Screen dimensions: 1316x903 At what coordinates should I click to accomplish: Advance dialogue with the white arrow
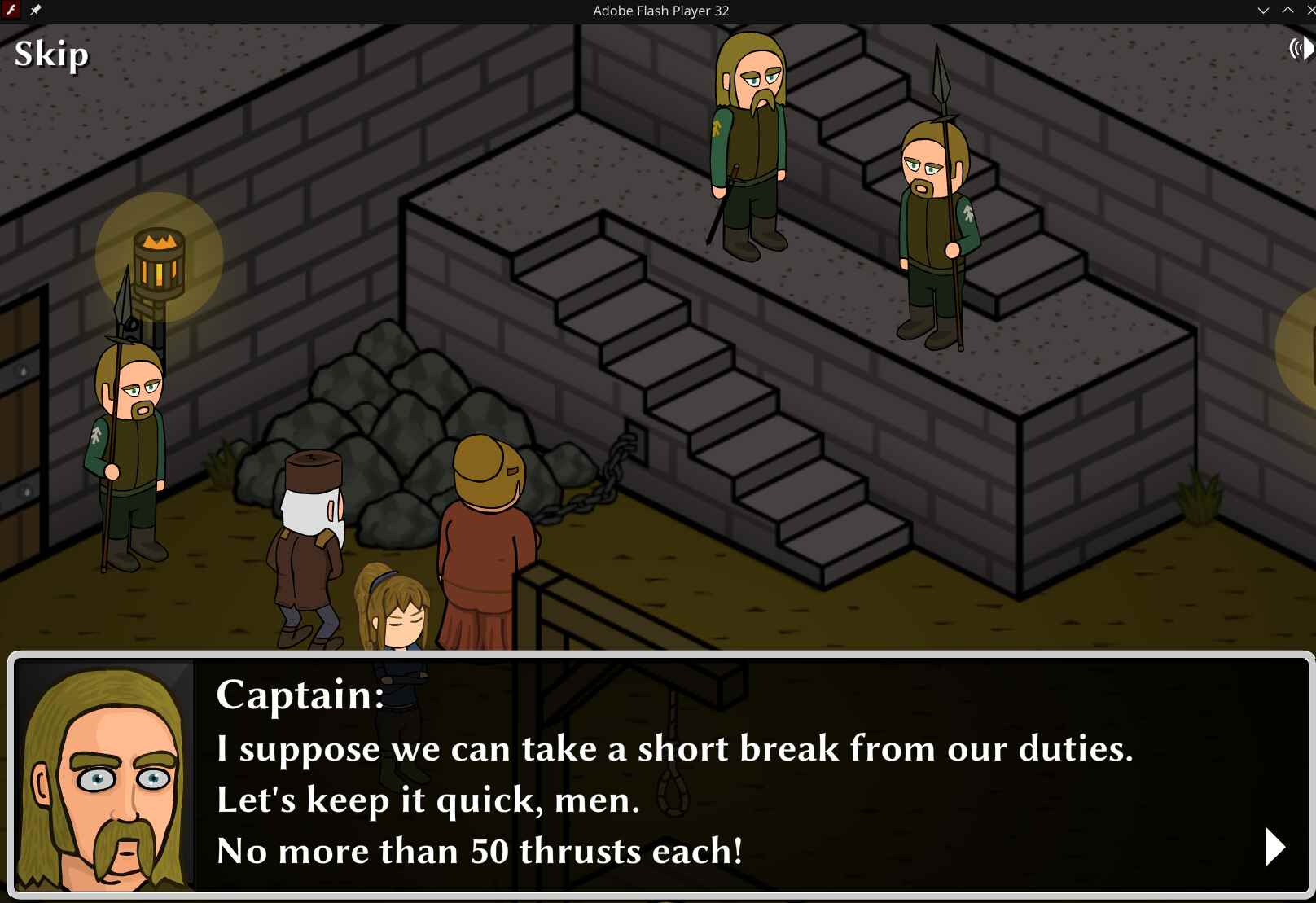click(x=1274, y=847)
